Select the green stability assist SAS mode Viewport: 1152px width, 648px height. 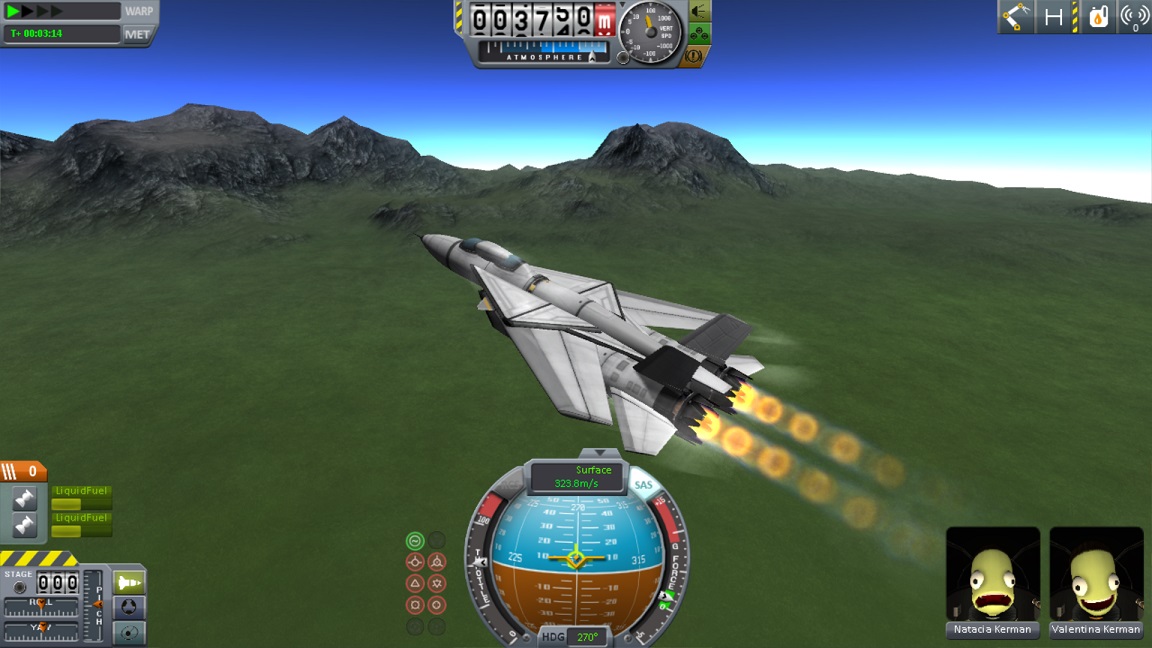[x=415, y=541]
